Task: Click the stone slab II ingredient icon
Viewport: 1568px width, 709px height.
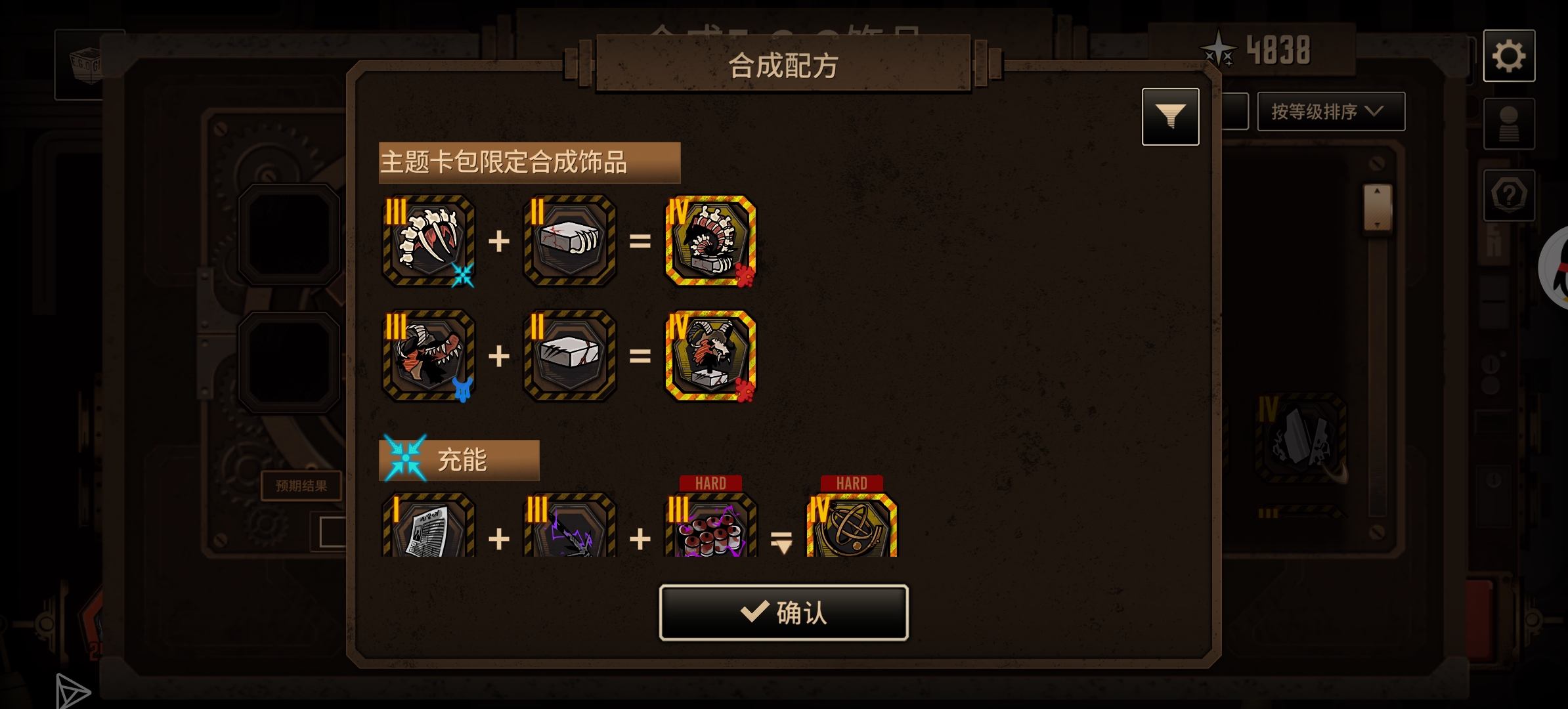Action: click(x=570, y=356)
